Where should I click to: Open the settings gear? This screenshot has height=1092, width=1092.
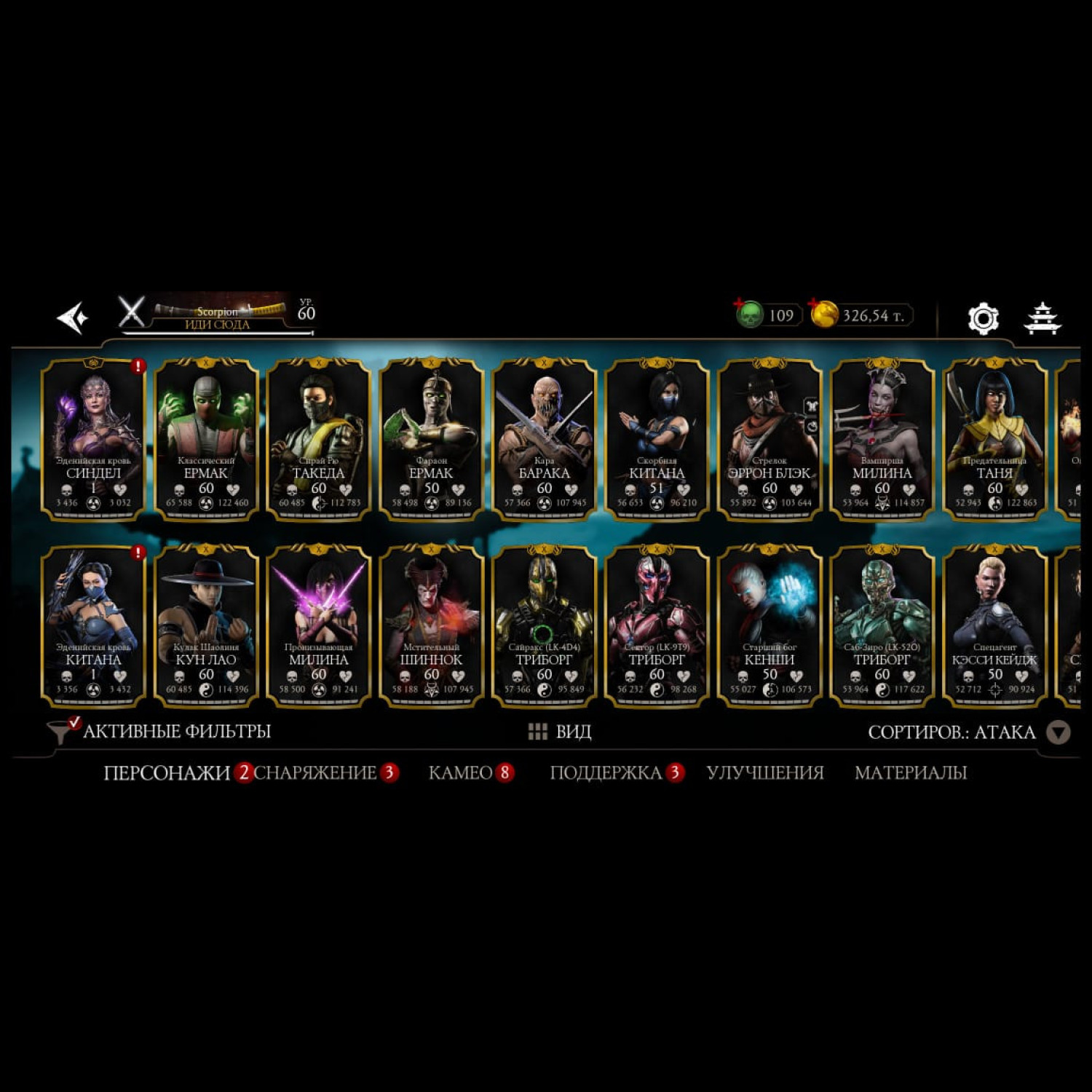coord(983,318)
